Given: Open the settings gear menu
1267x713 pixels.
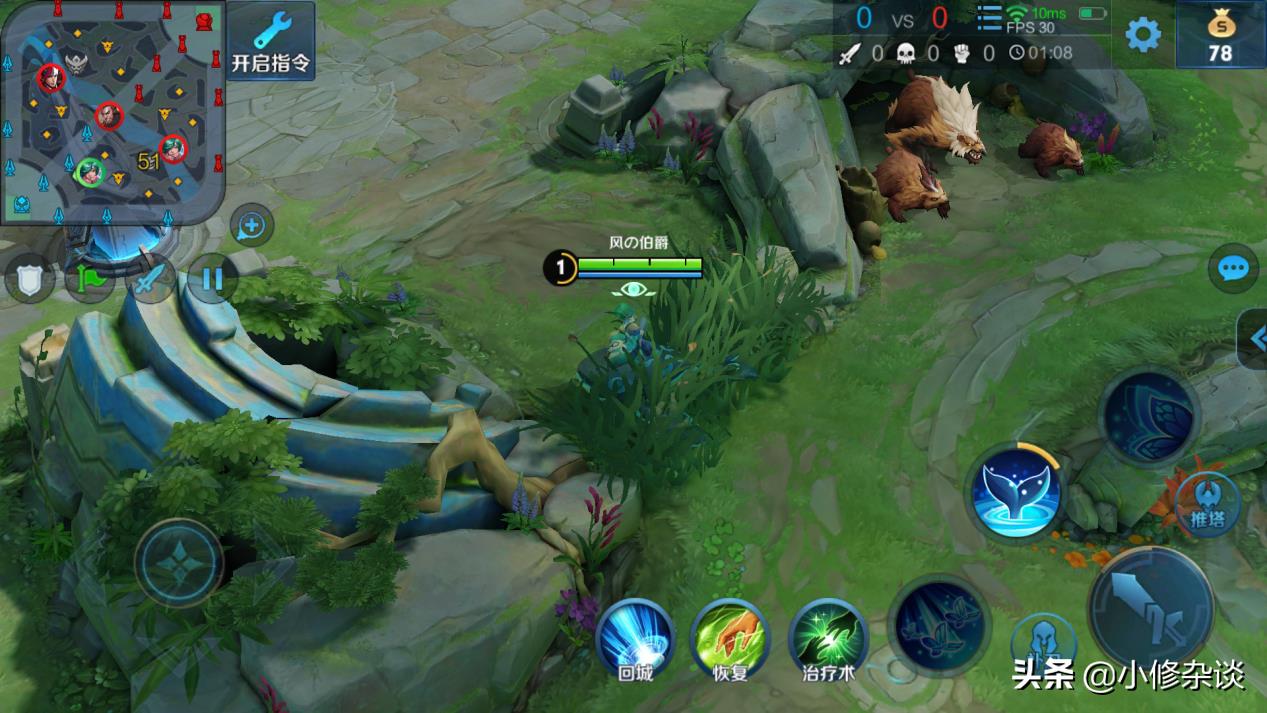Looking at the screenshot, I should click(x=1143, y=35).
